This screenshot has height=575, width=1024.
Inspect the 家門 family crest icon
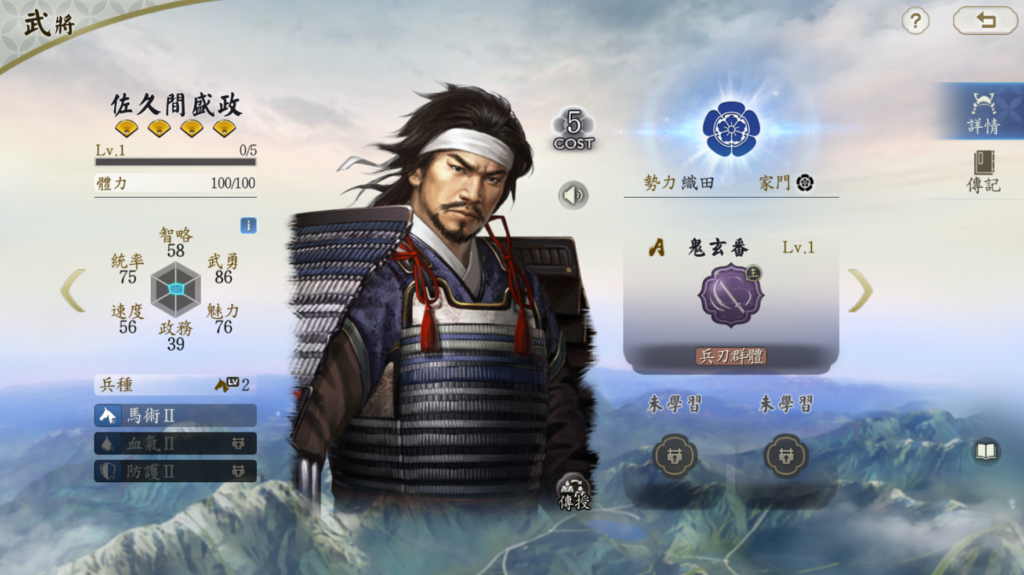[x=804, y=183]
